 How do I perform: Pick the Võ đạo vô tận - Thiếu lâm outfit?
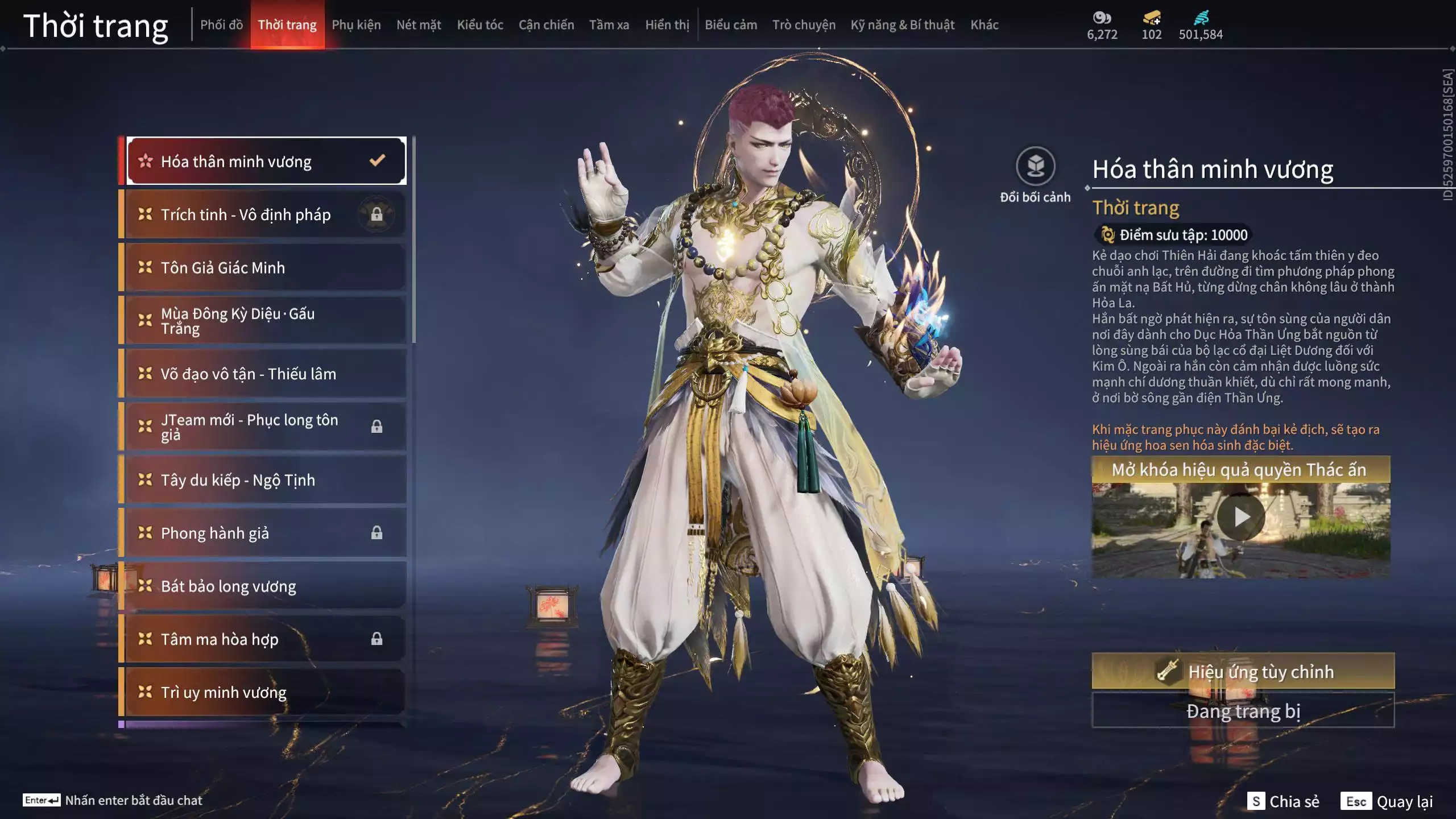265,374
